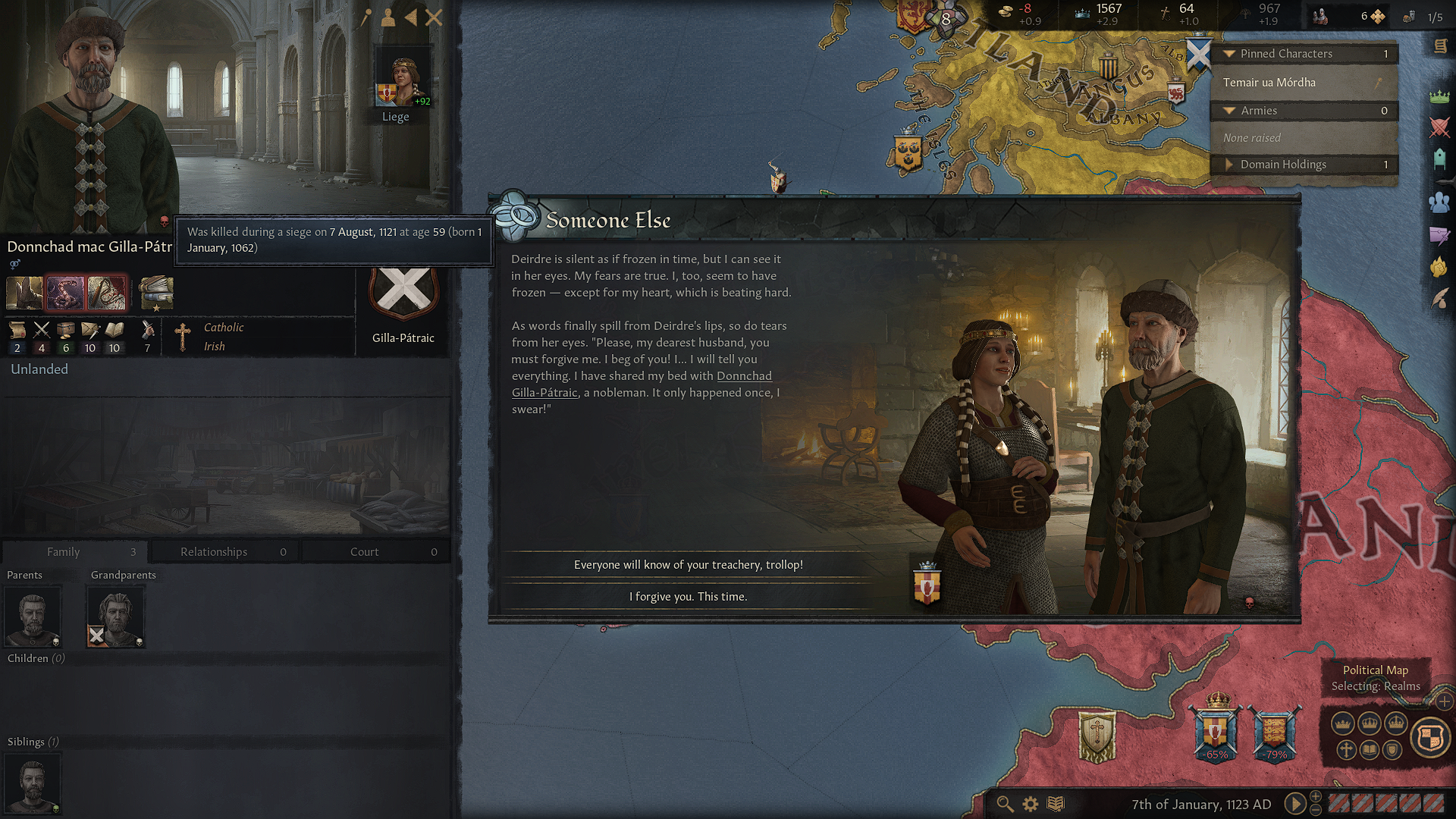This screenshot has width=1456, height=819.
Task: Collapse the Armies section
Action: point(1229,111)
